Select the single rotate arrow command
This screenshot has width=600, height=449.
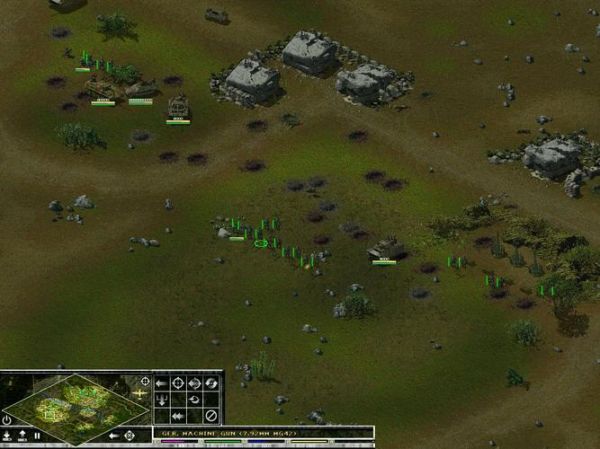tap(195, 399)
